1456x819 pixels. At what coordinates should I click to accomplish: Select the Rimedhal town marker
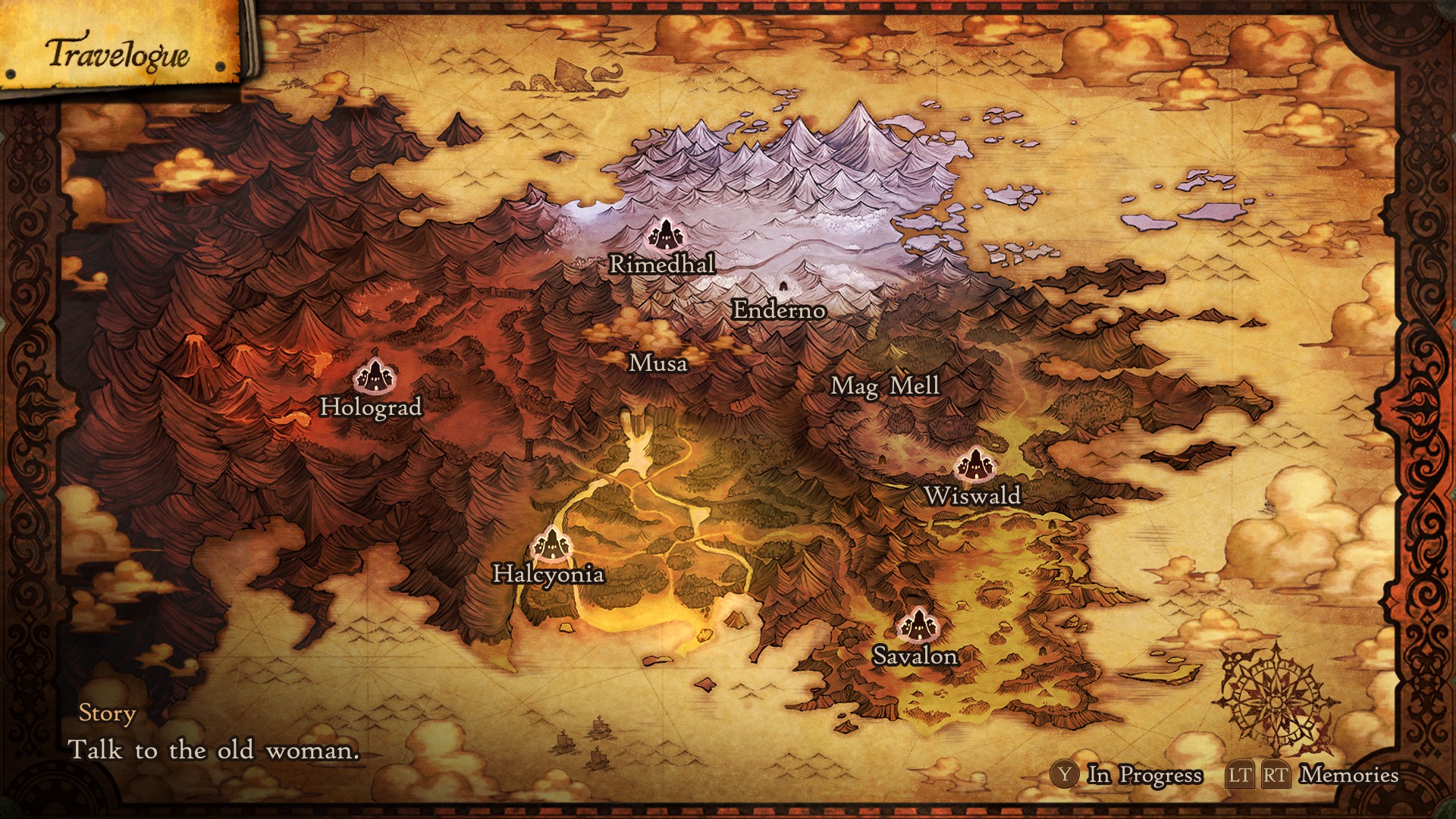pyautogui.click(x=666, y=234)
